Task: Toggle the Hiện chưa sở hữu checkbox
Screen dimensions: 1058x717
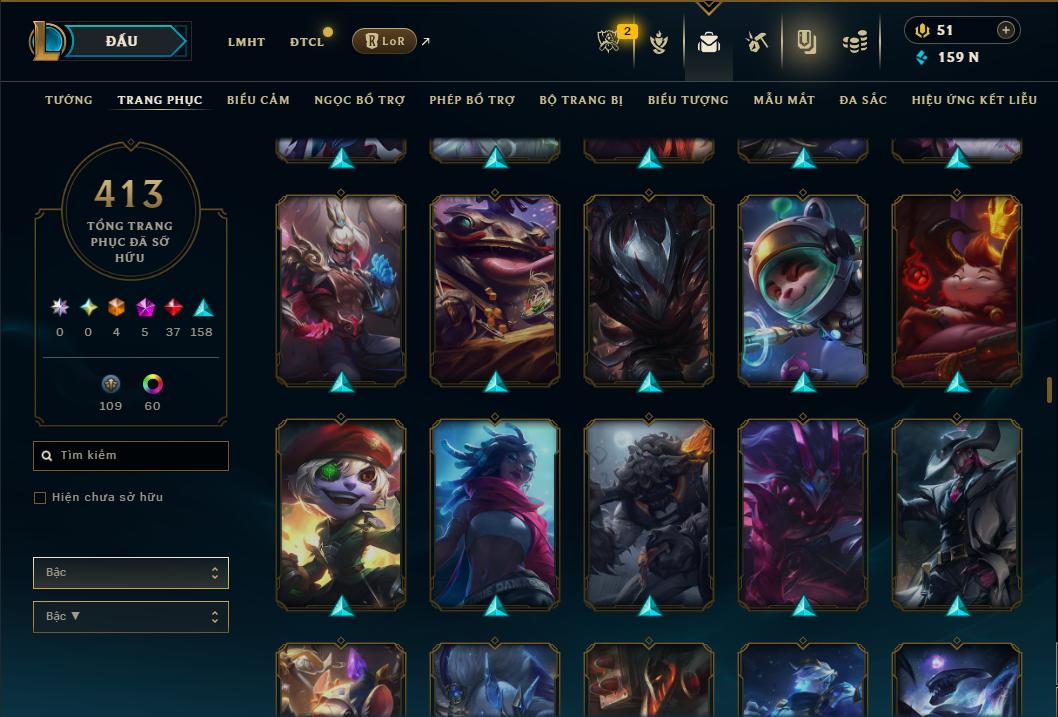Action: coord(40,498)
